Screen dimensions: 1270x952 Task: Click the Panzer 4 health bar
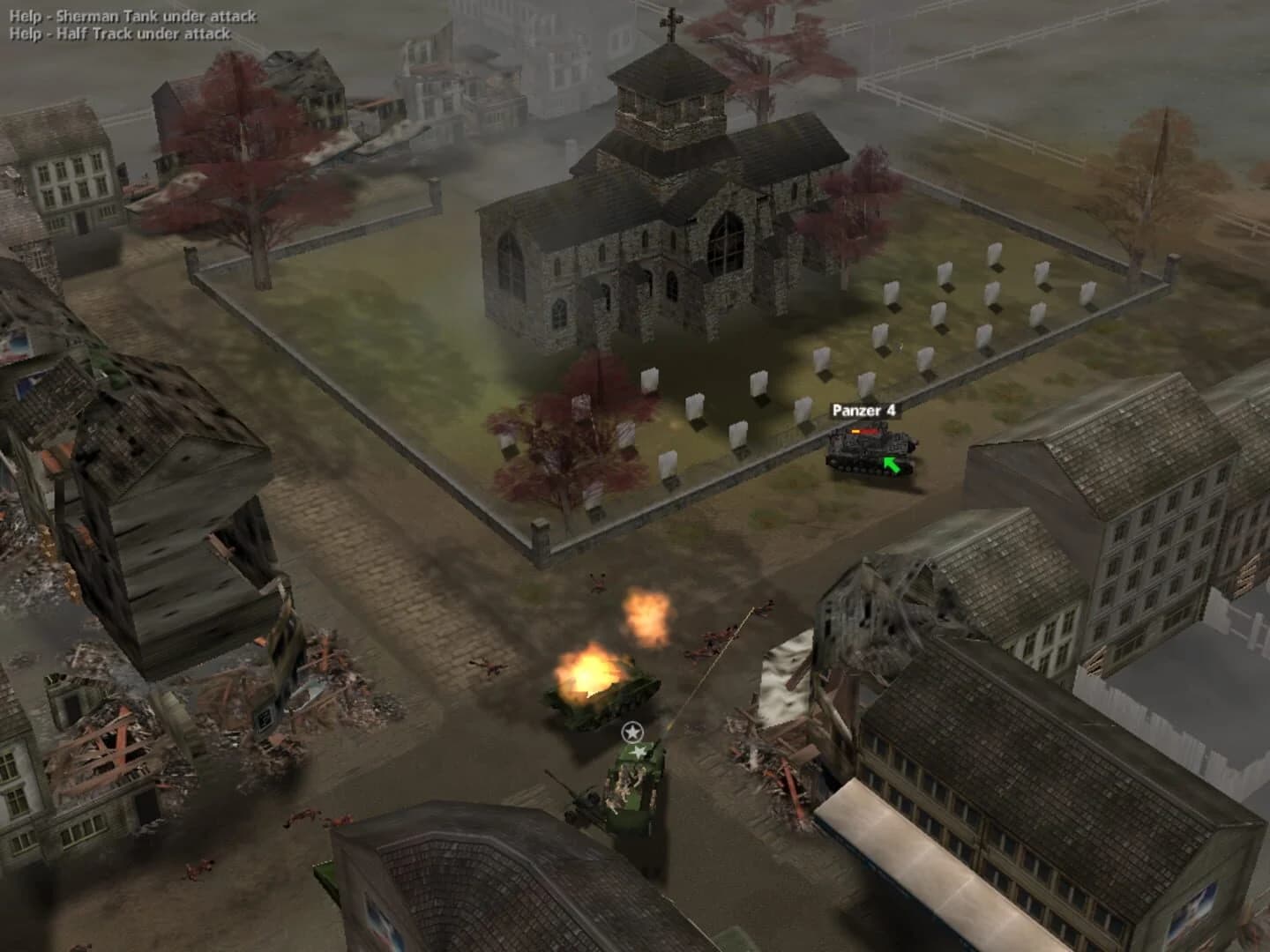(862, 431)
